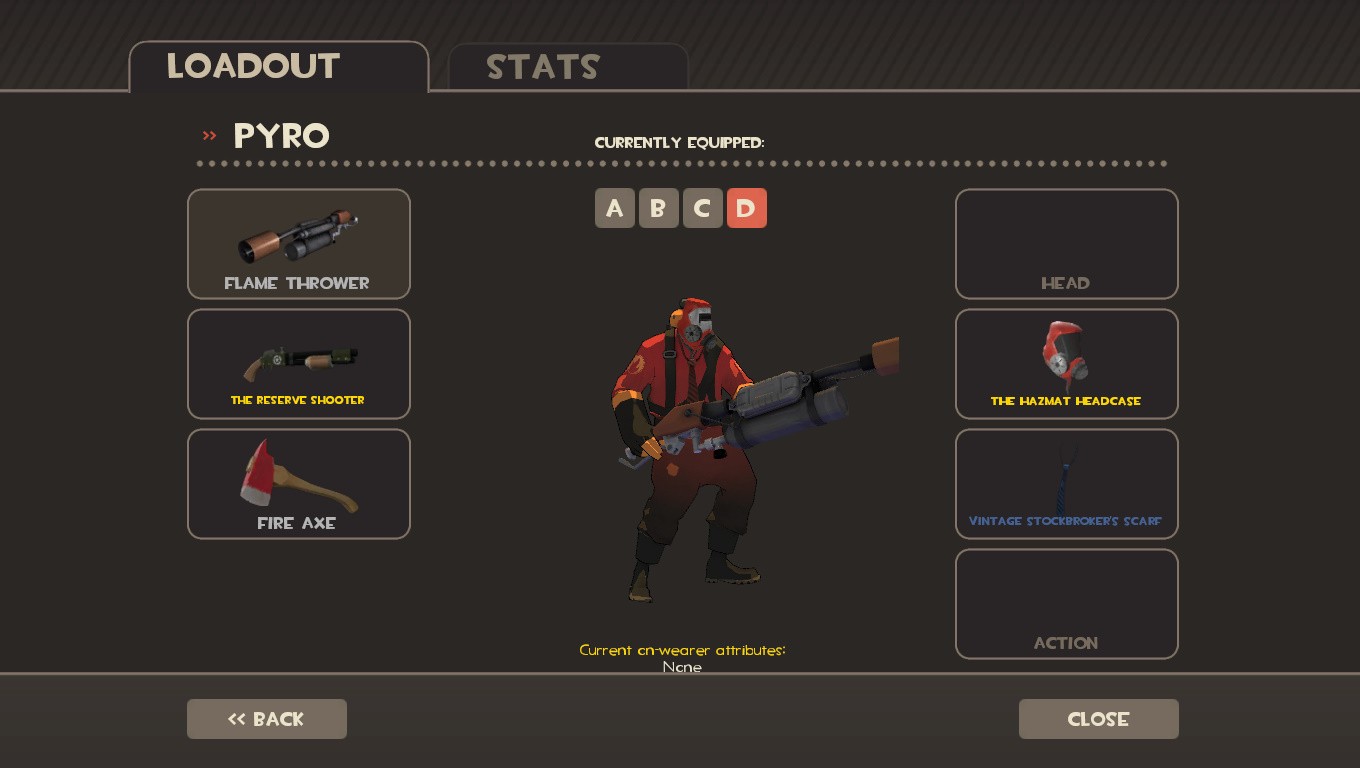
Task: Select the highlighted preset D
Action: pyautogui.click(x=747, y=208)
